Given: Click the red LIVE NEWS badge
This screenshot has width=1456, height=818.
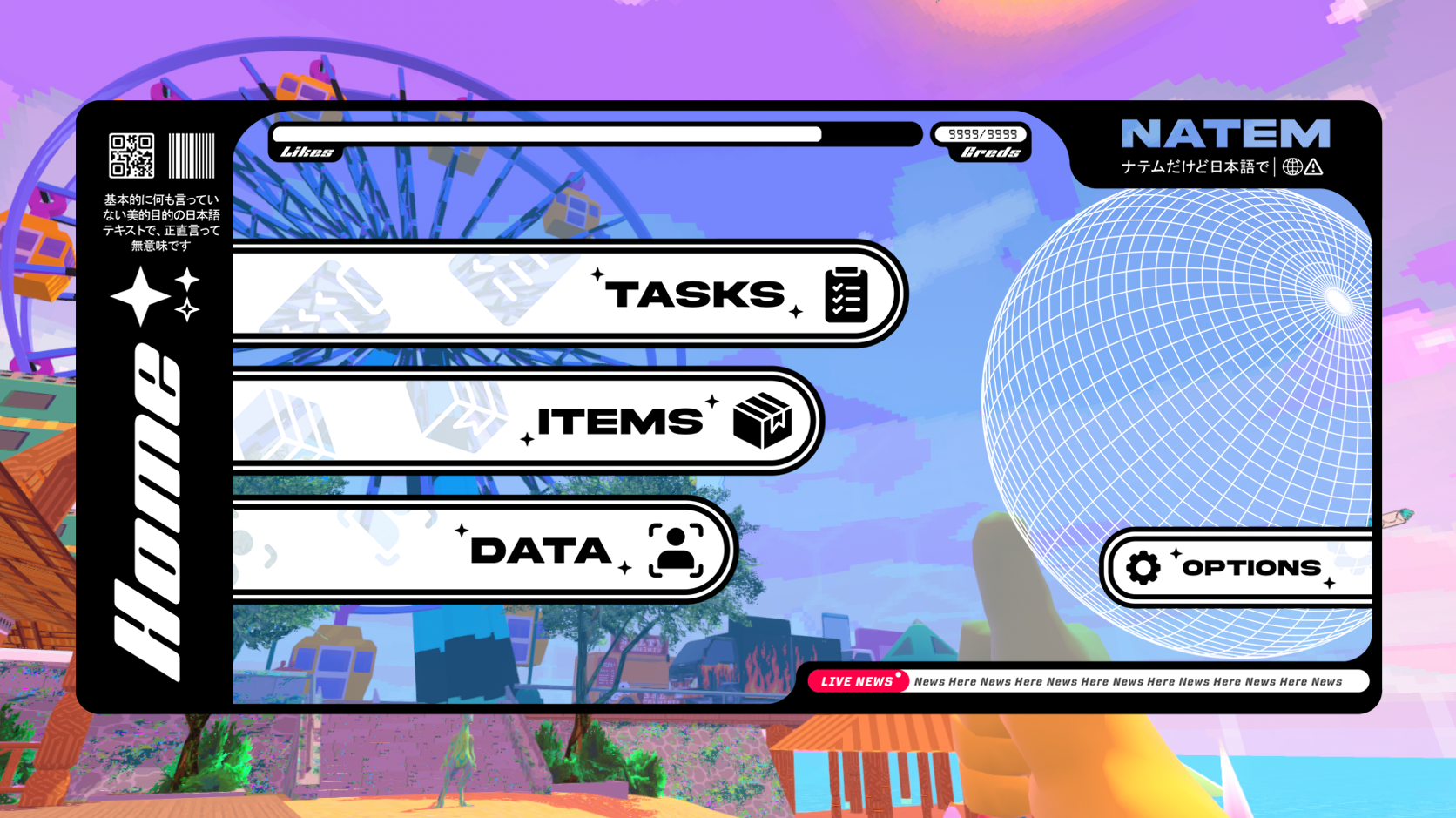Looking at the screenshot, I should point(858,682).
